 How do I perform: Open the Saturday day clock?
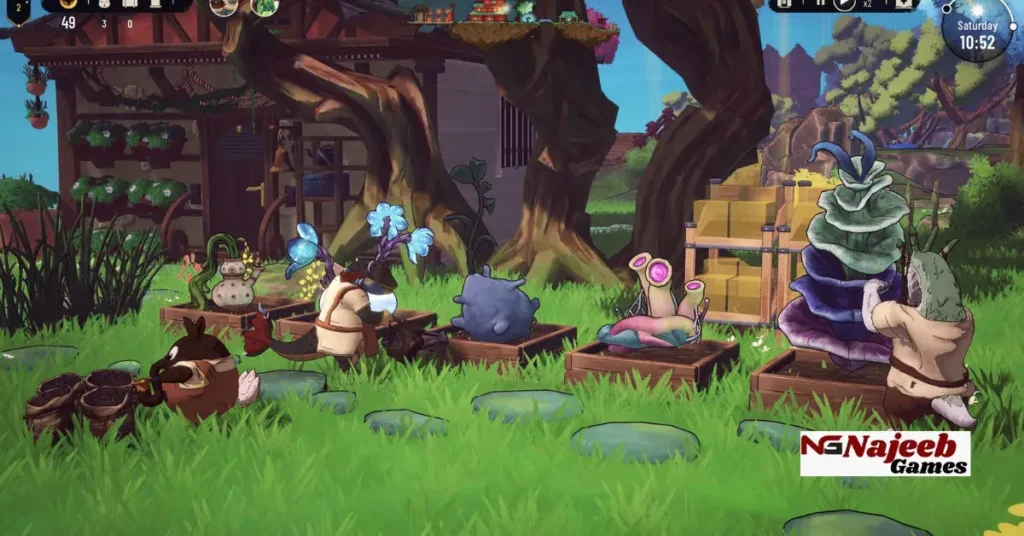point(977,32)
